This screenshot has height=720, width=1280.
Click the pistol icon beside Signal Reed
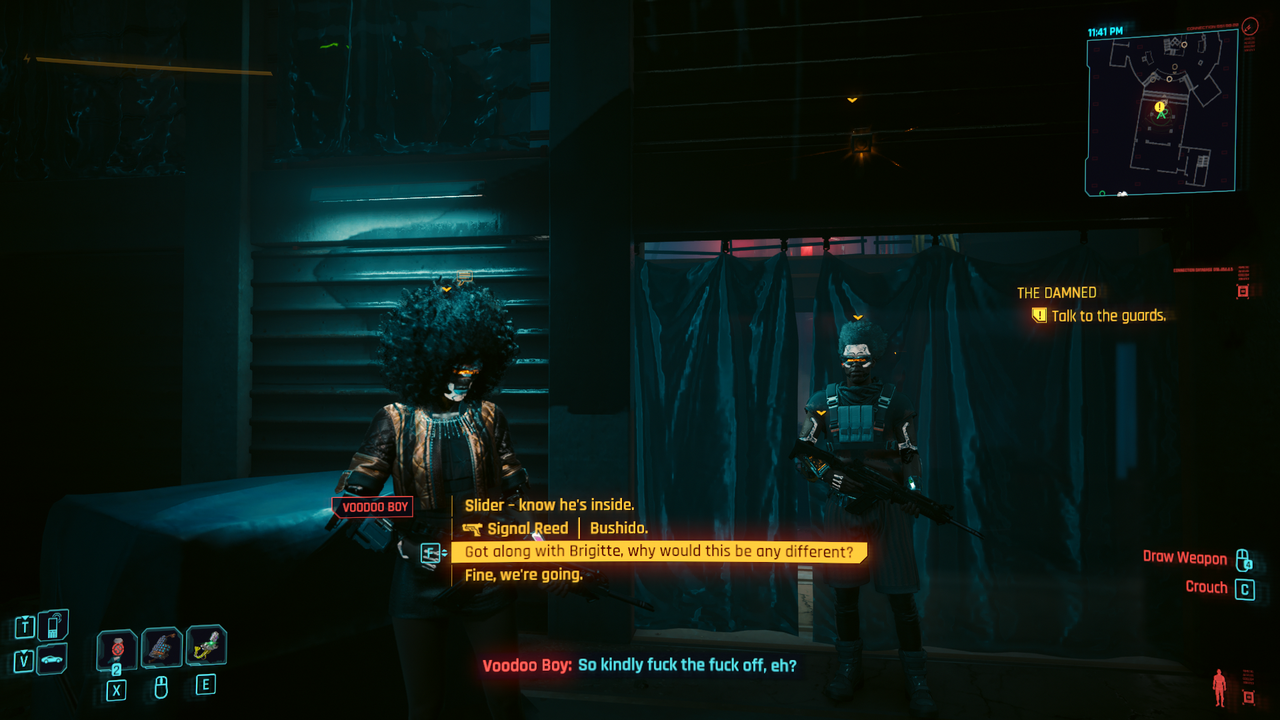pyautogui.click(x=472, y=528)
